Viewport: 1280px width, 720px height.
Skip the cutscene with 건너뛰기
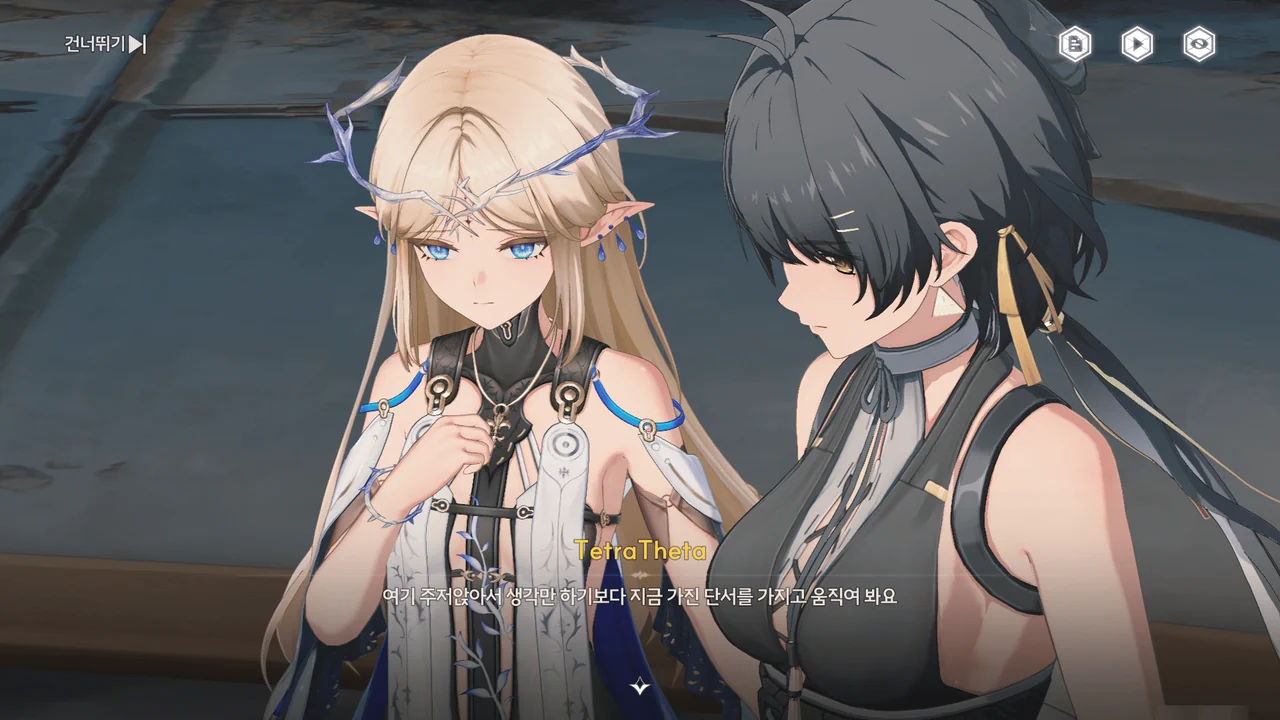click(x=105, y=44)
